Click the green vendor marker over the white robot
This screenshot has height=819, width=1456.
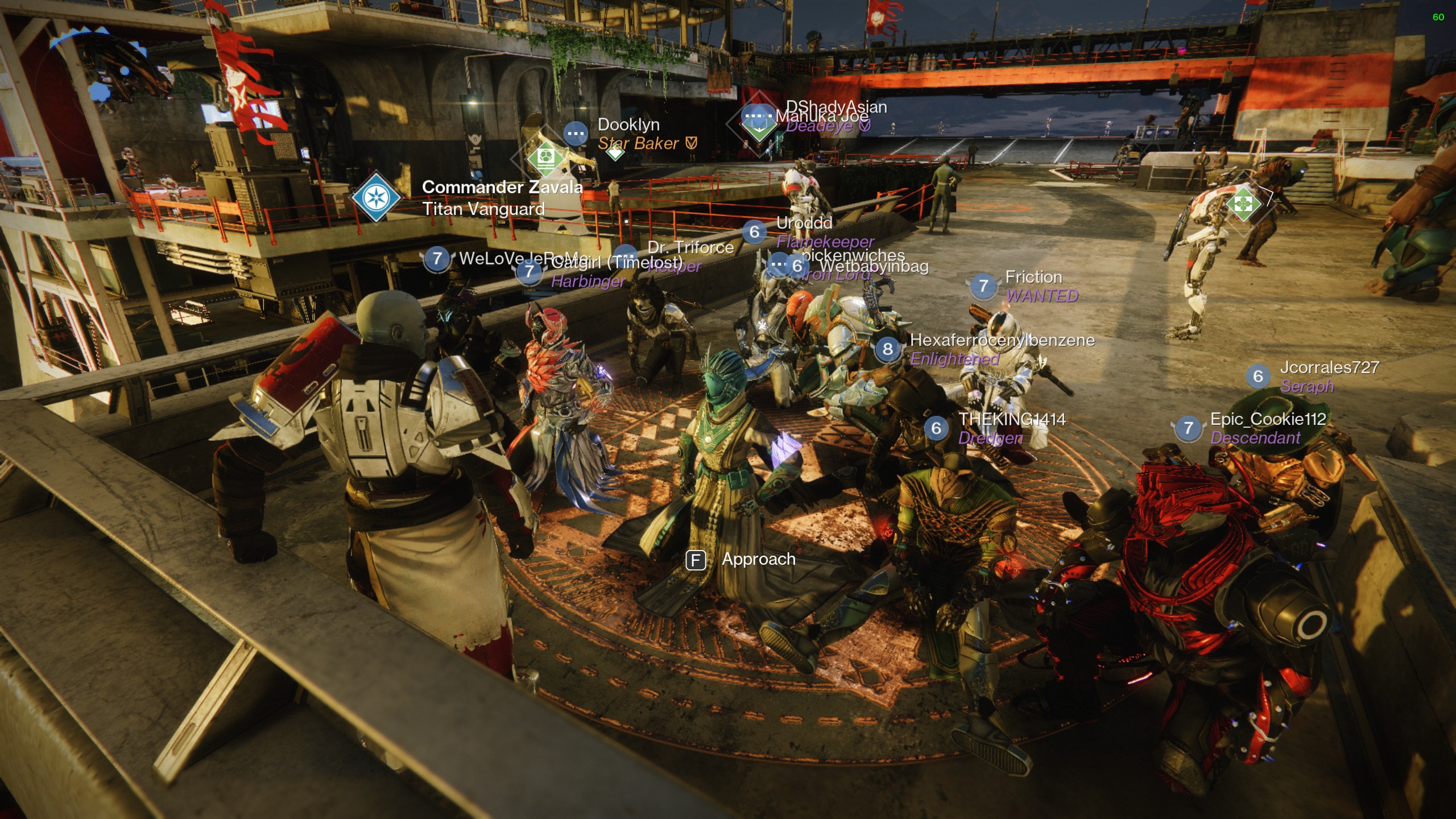pyautogui.click(x=1243, y=203)
